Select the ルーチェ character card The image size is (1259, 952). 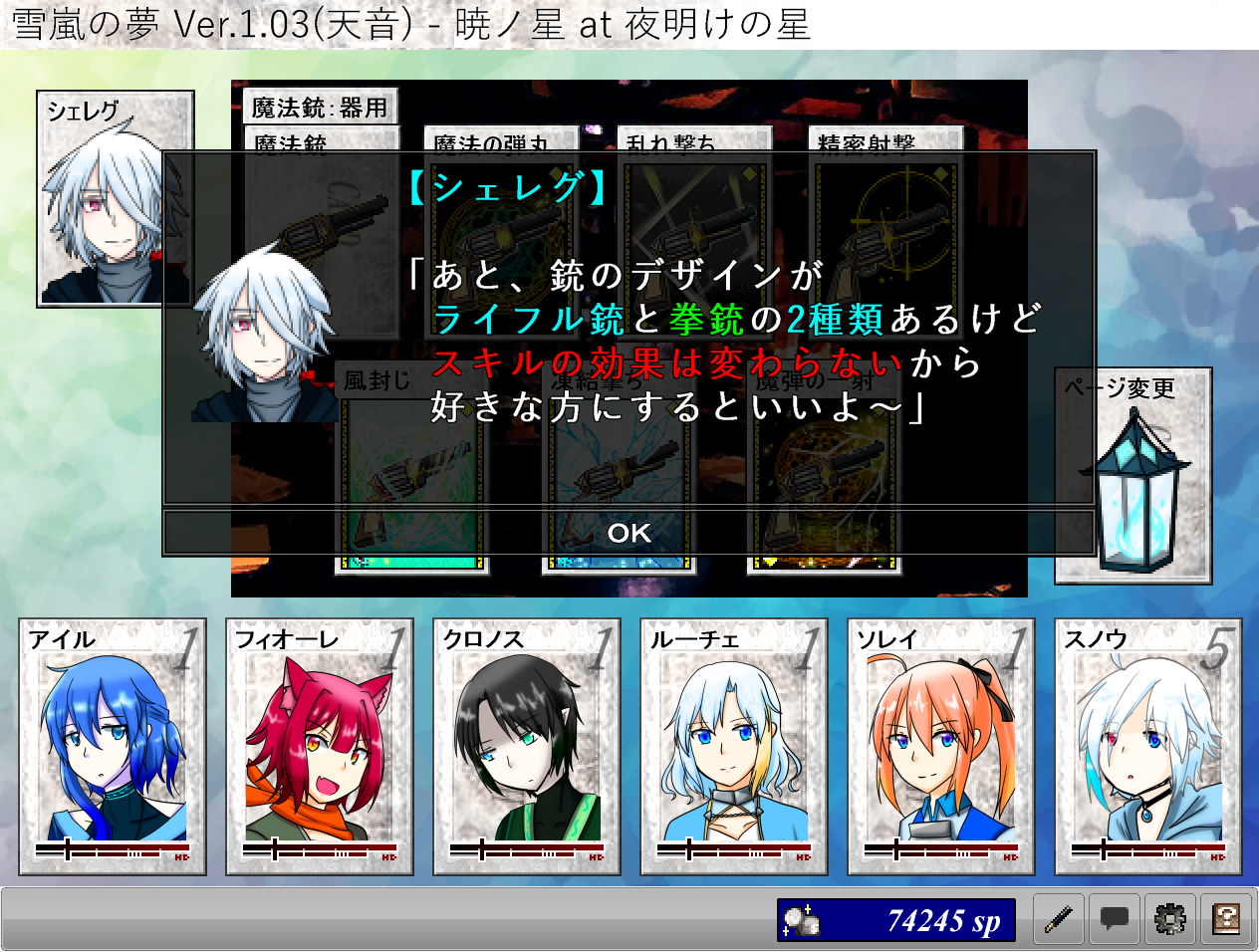(734, 747)
